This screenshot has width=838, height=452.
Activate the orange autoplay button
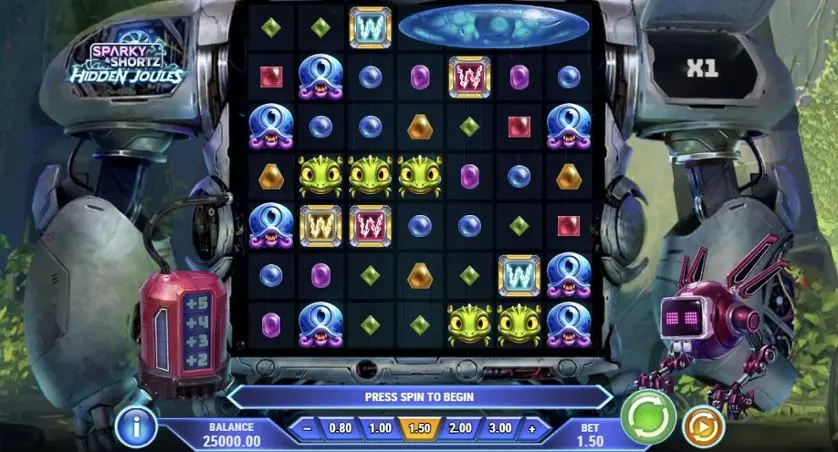(x=703, y=427)
